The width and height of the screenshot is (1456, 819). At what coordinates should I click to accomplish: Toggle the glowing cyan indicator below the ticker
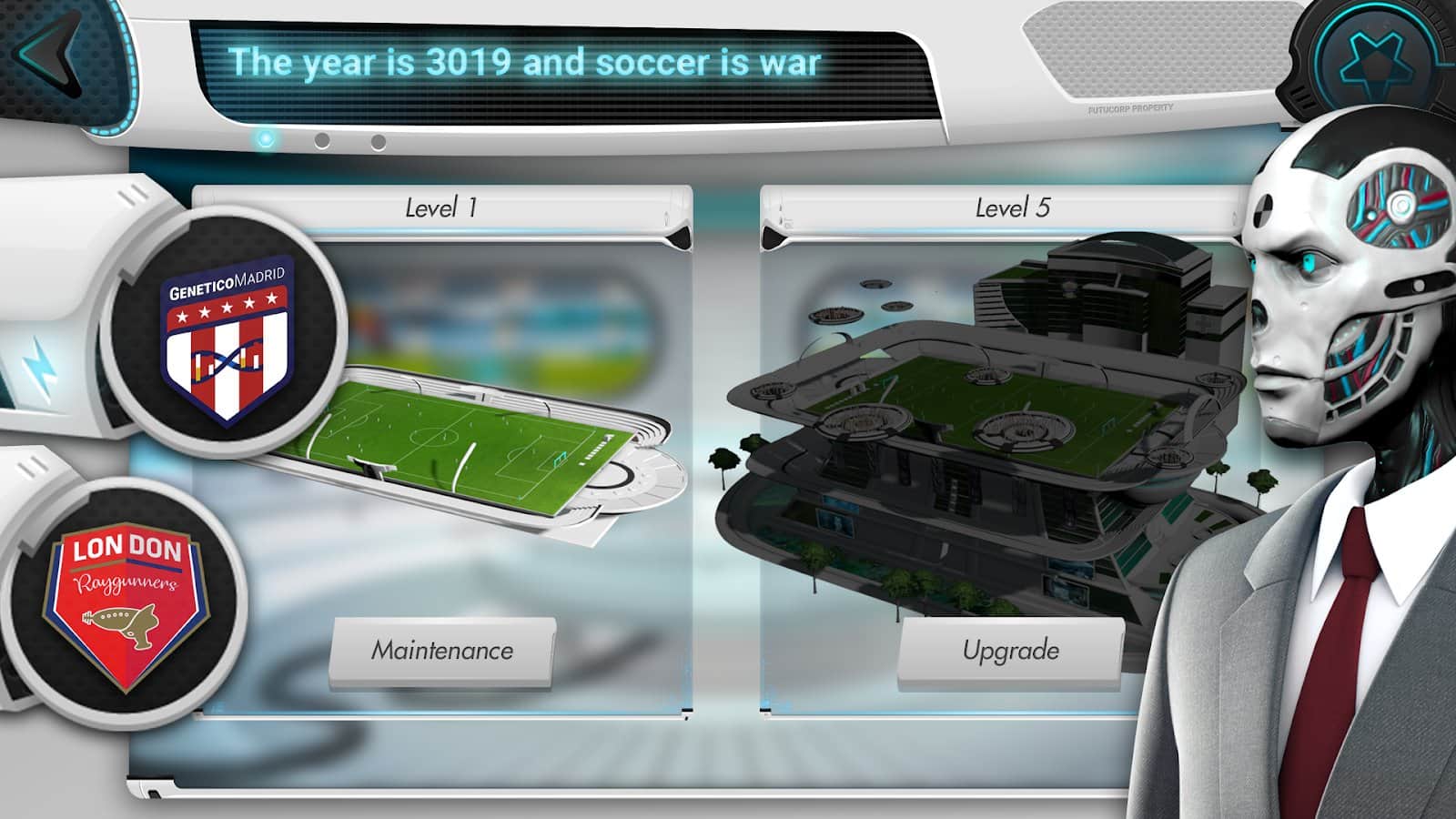(266, 138)
